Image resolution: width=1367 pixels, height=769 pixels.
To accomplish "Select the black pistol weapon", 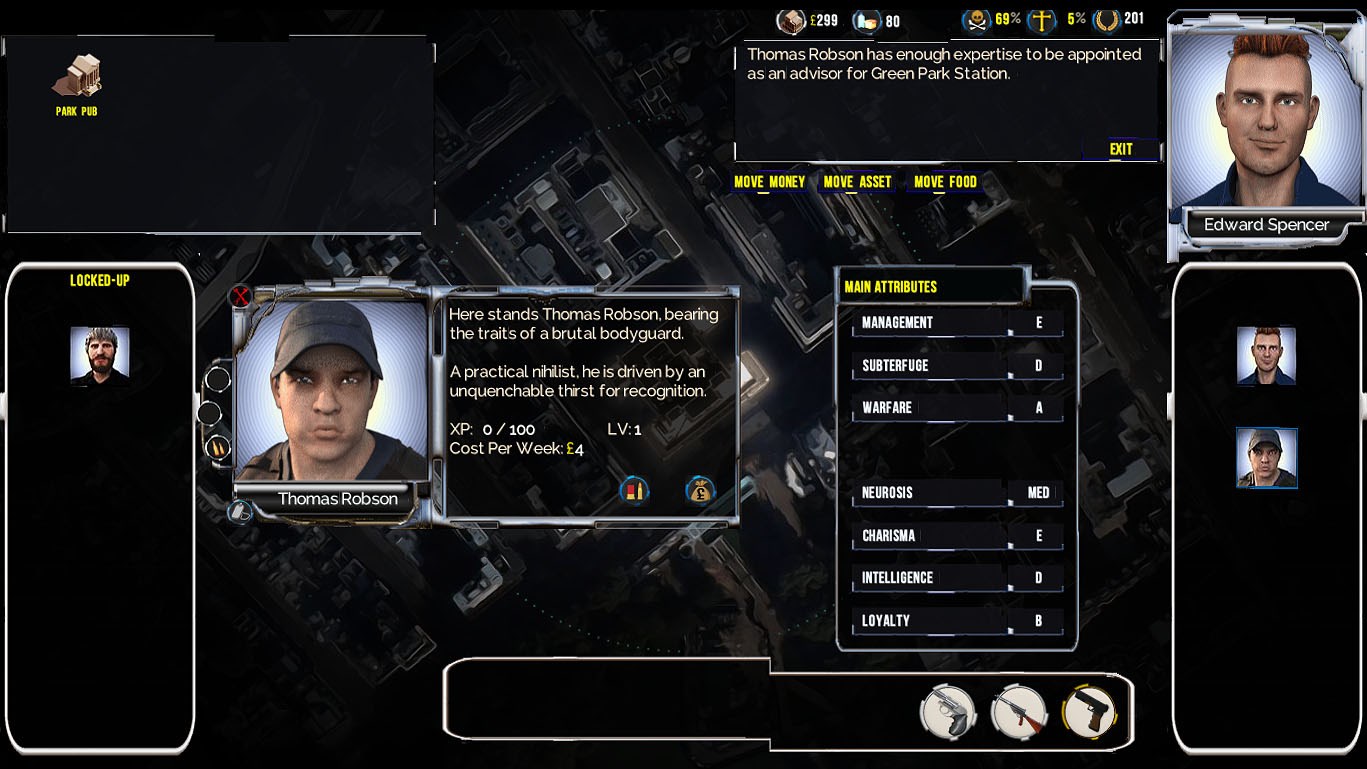I will coord(1090,712).
